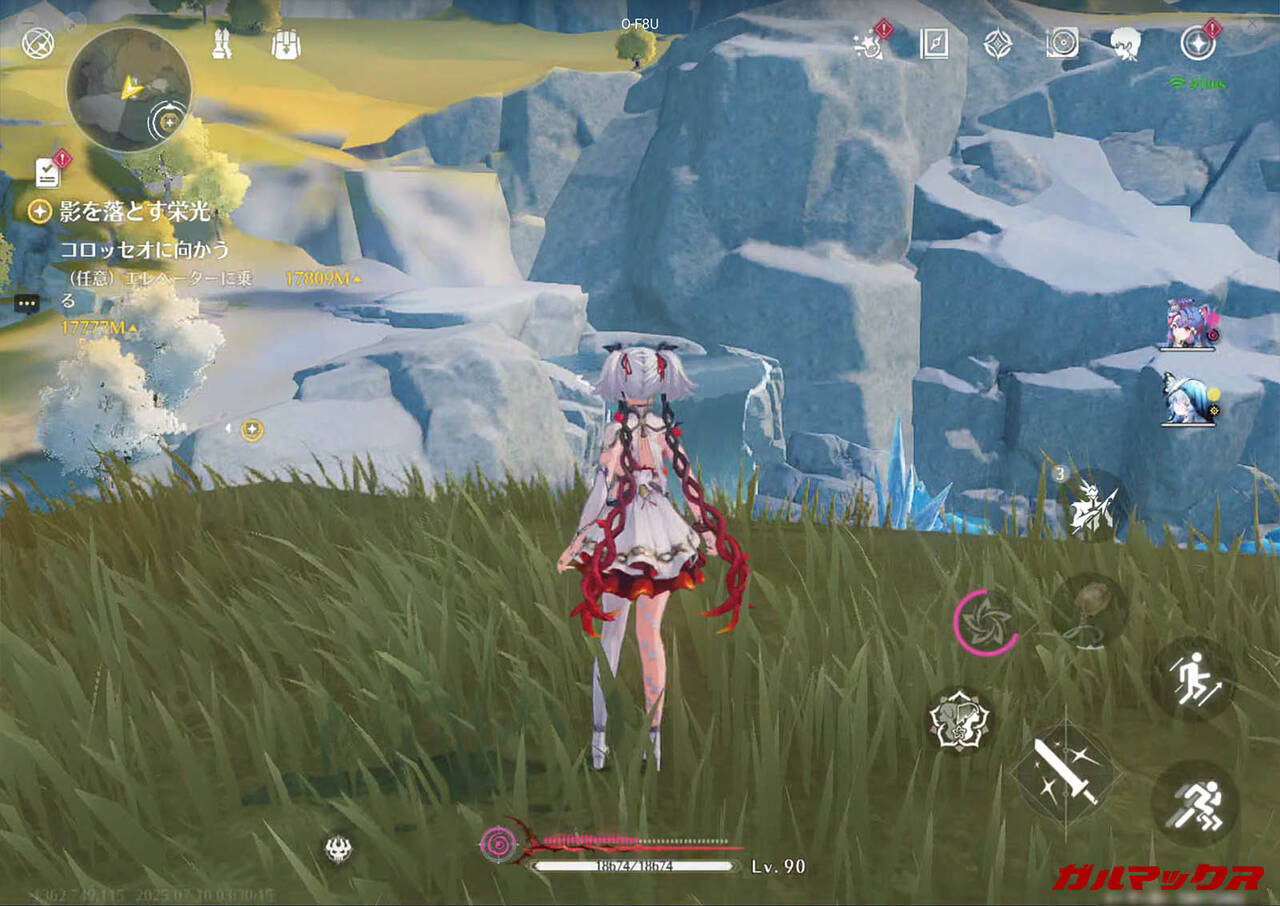The height and width of the screenshot is (906, 1280).
Task: Open the compass guidebook
Action: 934,43
